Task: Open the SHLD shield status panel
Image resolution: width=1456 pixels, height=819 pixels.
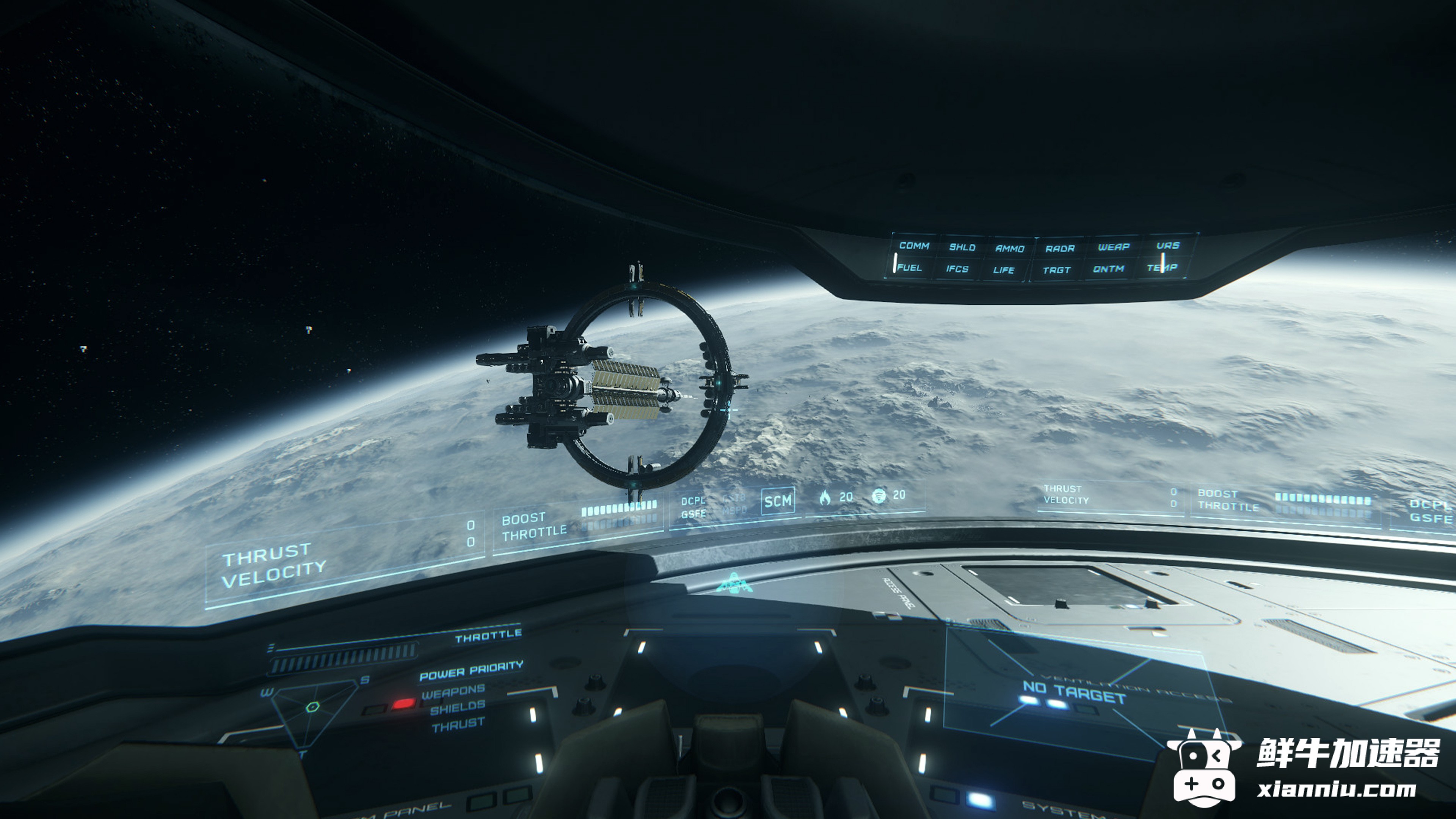Action: click(x=962, y=247)
